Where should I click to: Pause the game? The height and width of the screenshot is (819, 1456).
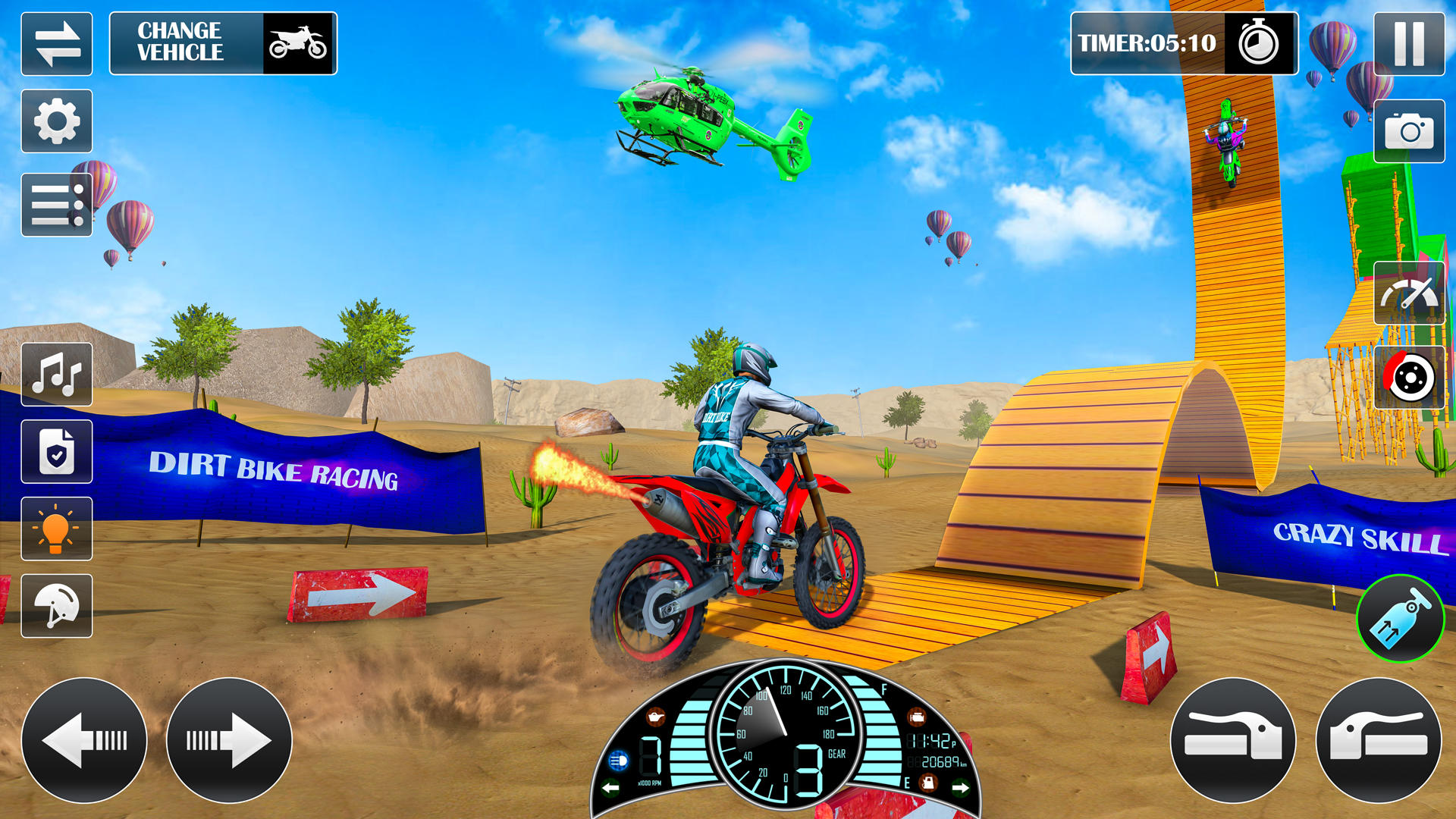click(x=1409, y=44)
